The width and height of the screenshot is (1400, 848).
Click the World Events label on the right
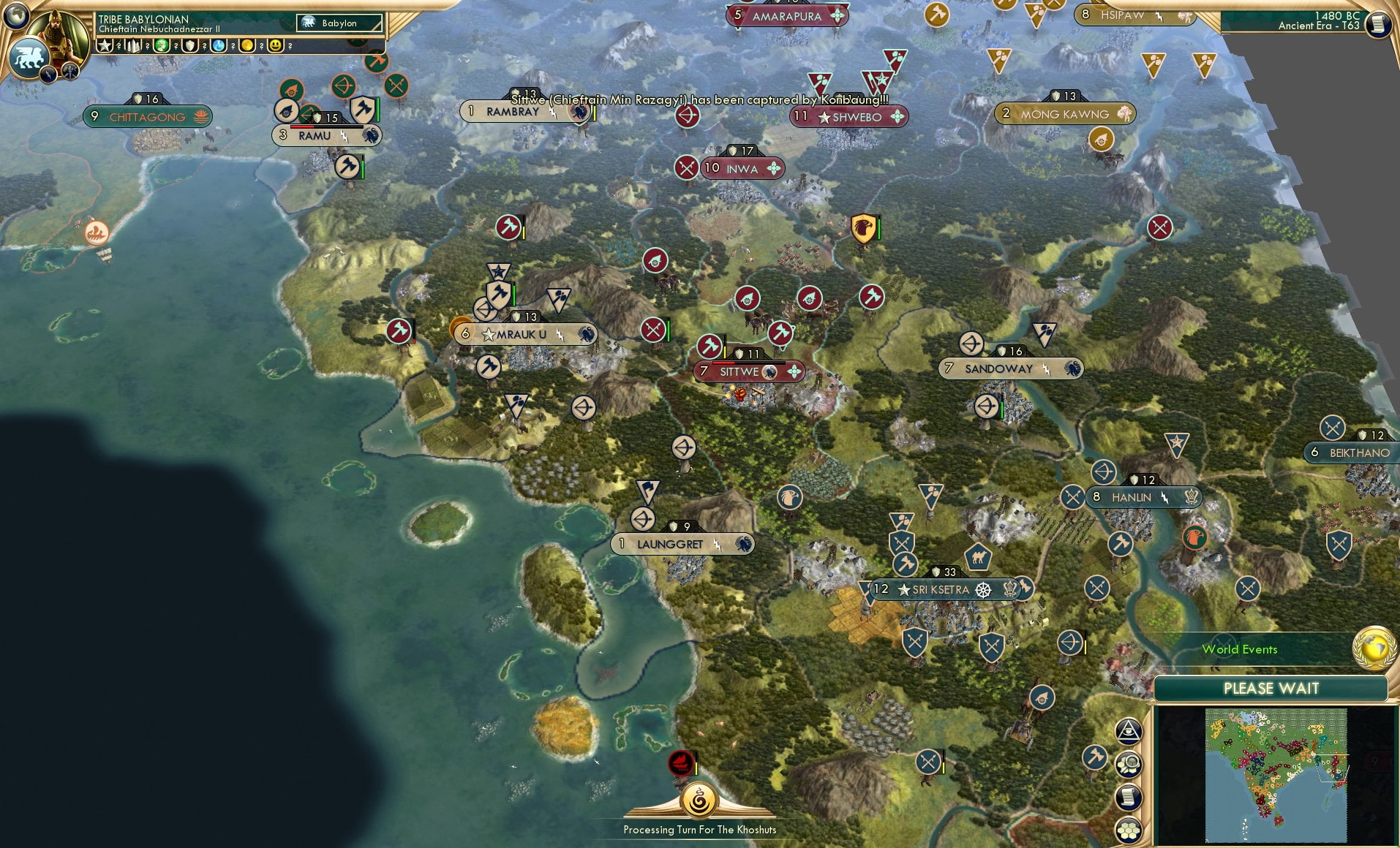coord(1240,649)
